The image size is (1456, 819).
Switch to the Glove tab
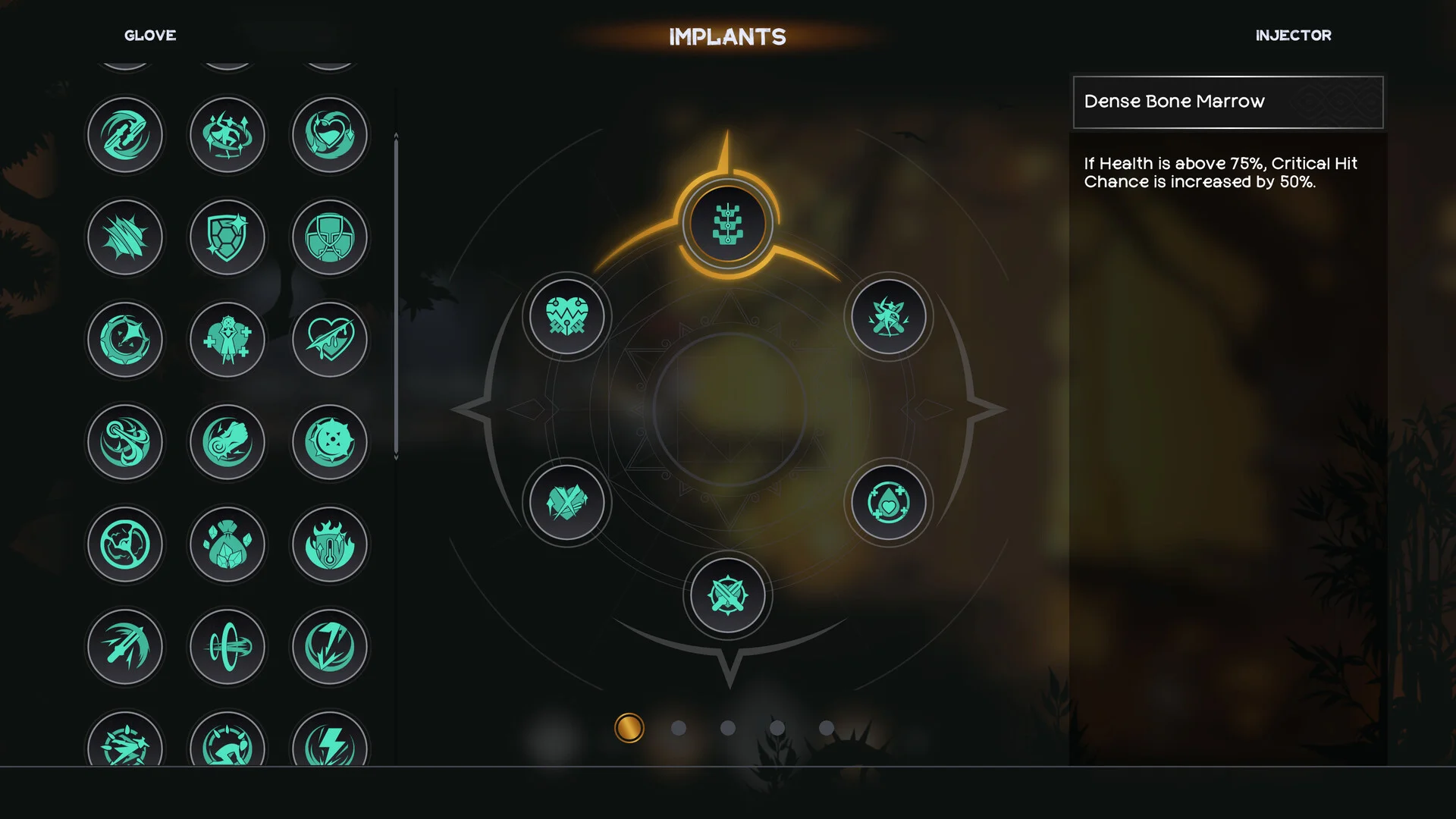pyautogui.click(x=150, y=36)
